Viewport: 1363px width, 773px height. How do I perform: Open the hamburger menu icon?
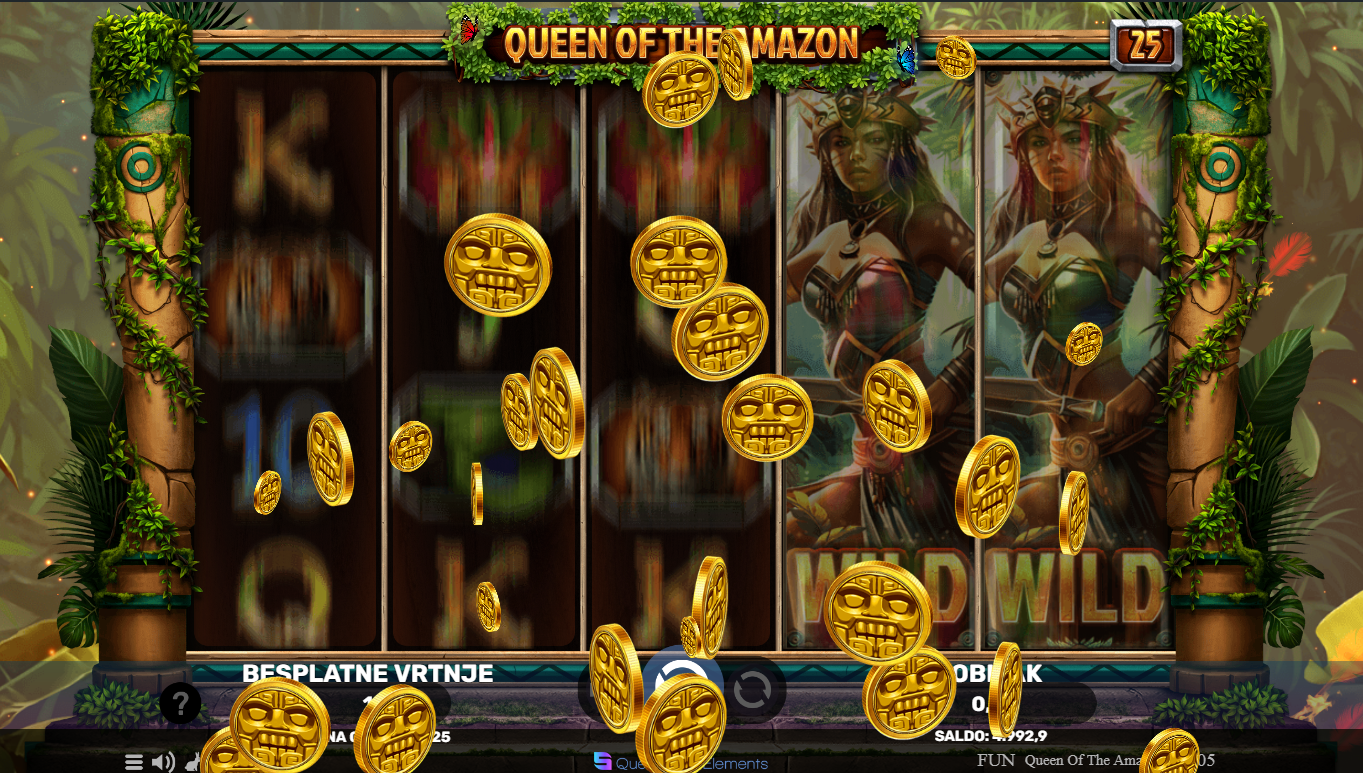134,762
